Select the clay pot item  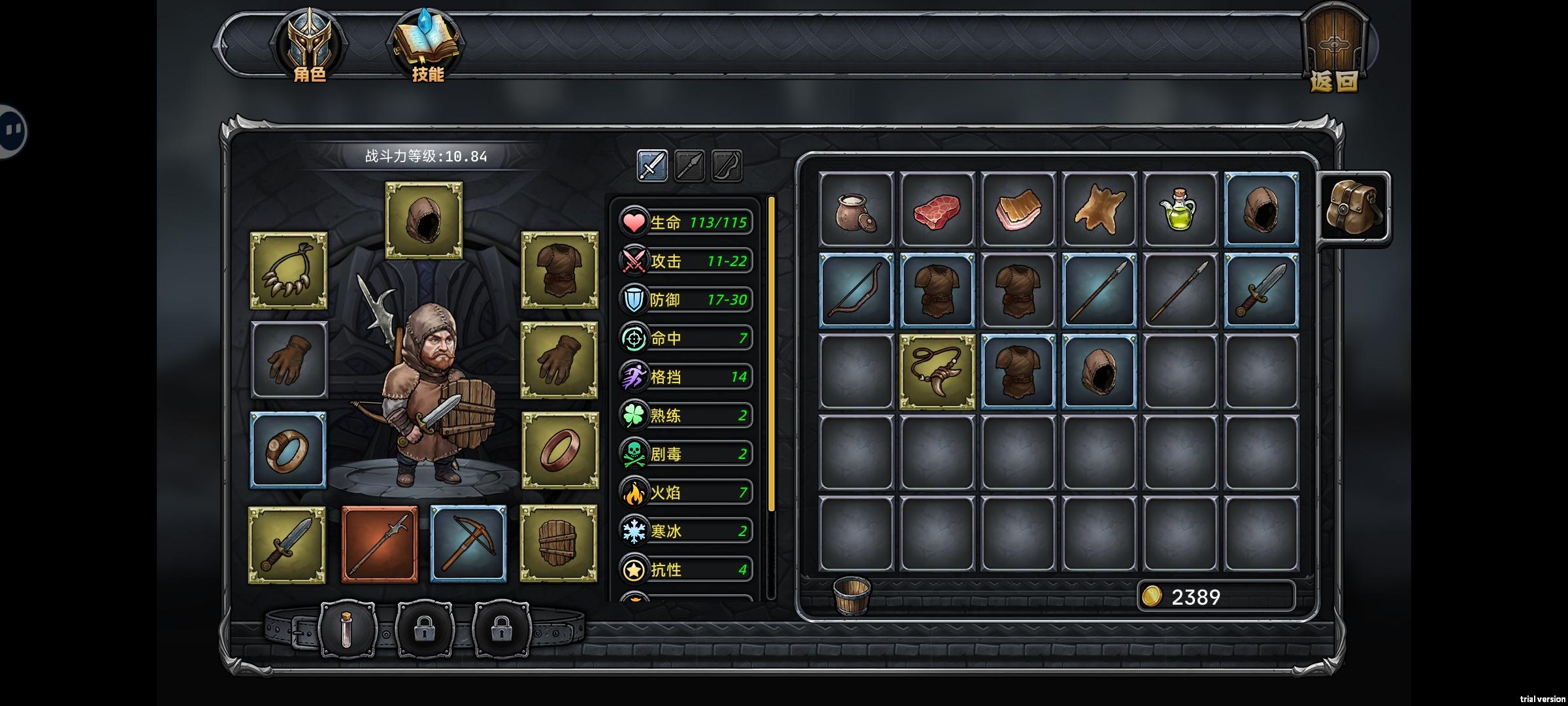click(856, 210)
